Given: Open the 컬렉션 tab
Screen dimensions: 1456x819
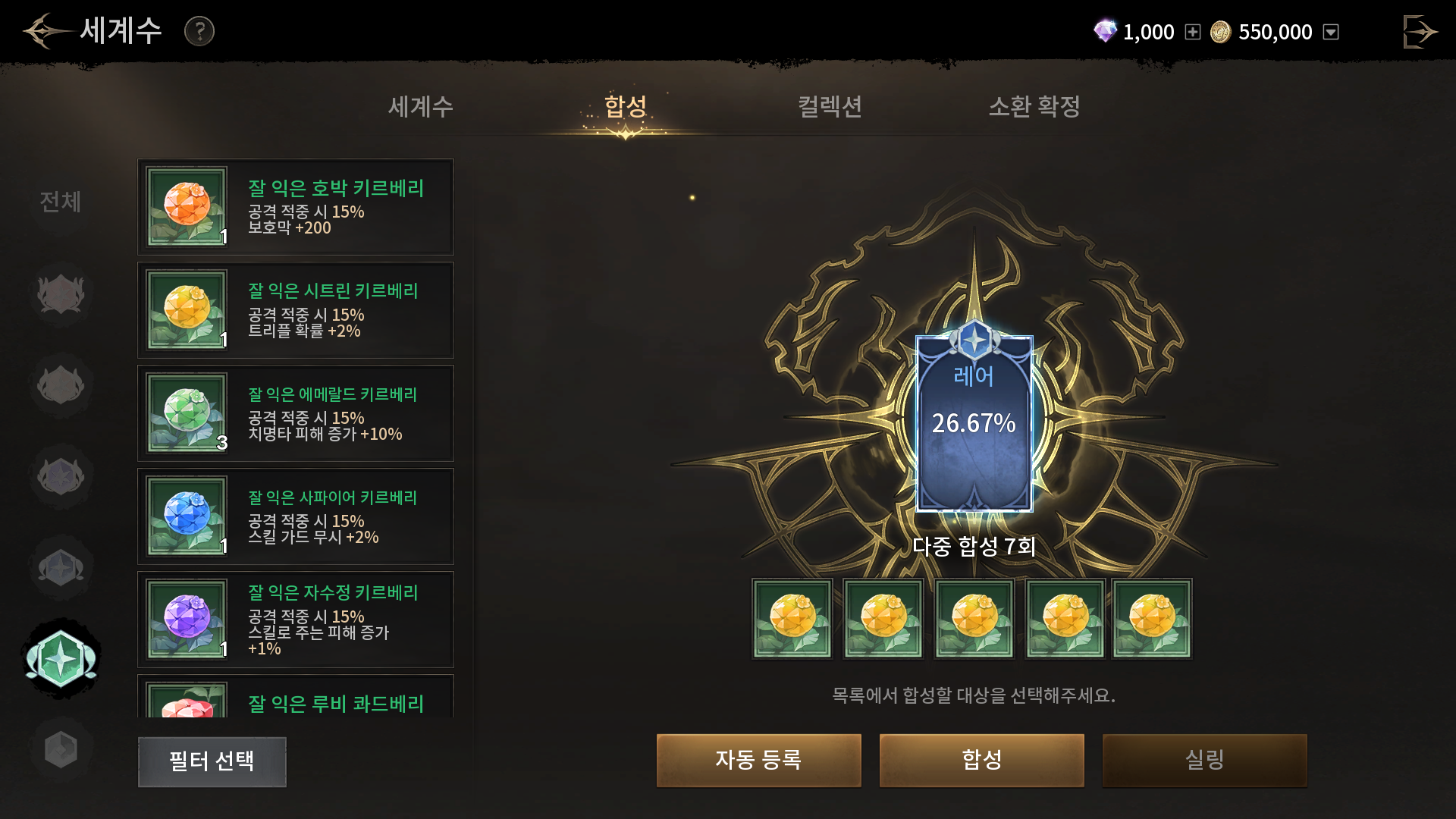Looking at the screenshot, I should tap(830, 107).
